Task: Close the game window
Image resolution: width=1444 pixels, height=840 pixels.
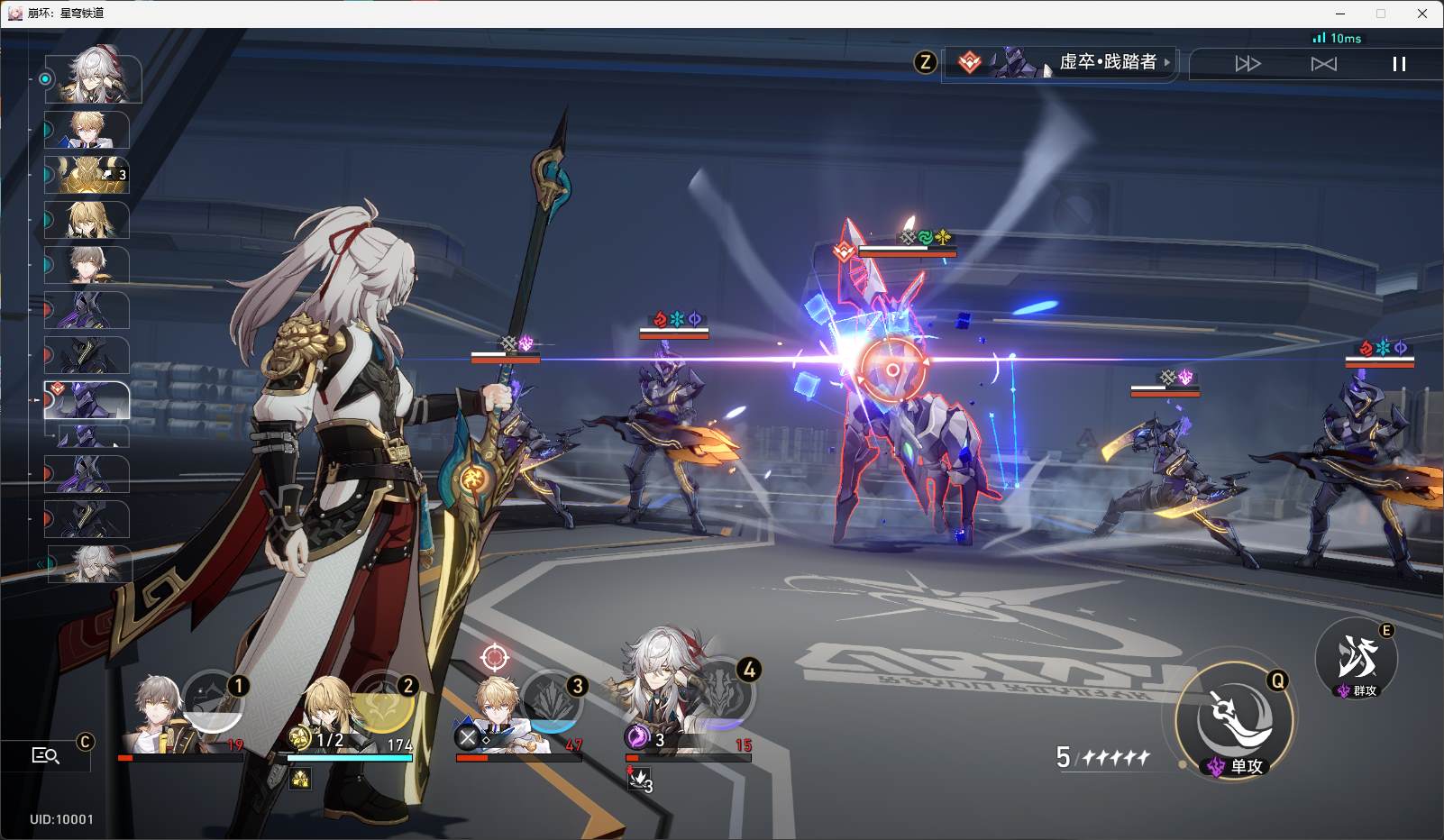Action: (1422, 14)
